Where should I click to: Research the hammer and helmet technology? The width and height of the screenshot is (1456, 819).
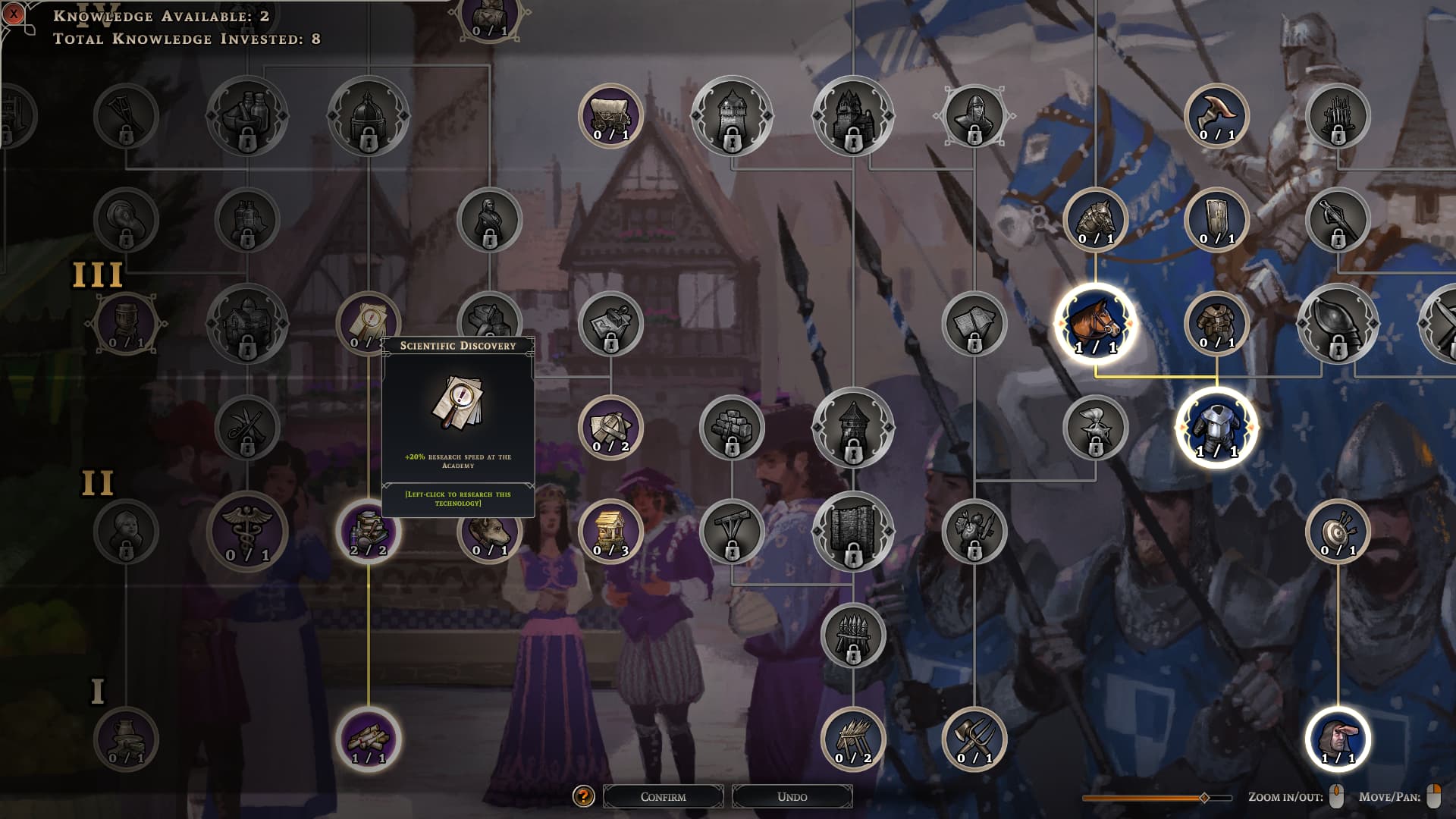610,428
